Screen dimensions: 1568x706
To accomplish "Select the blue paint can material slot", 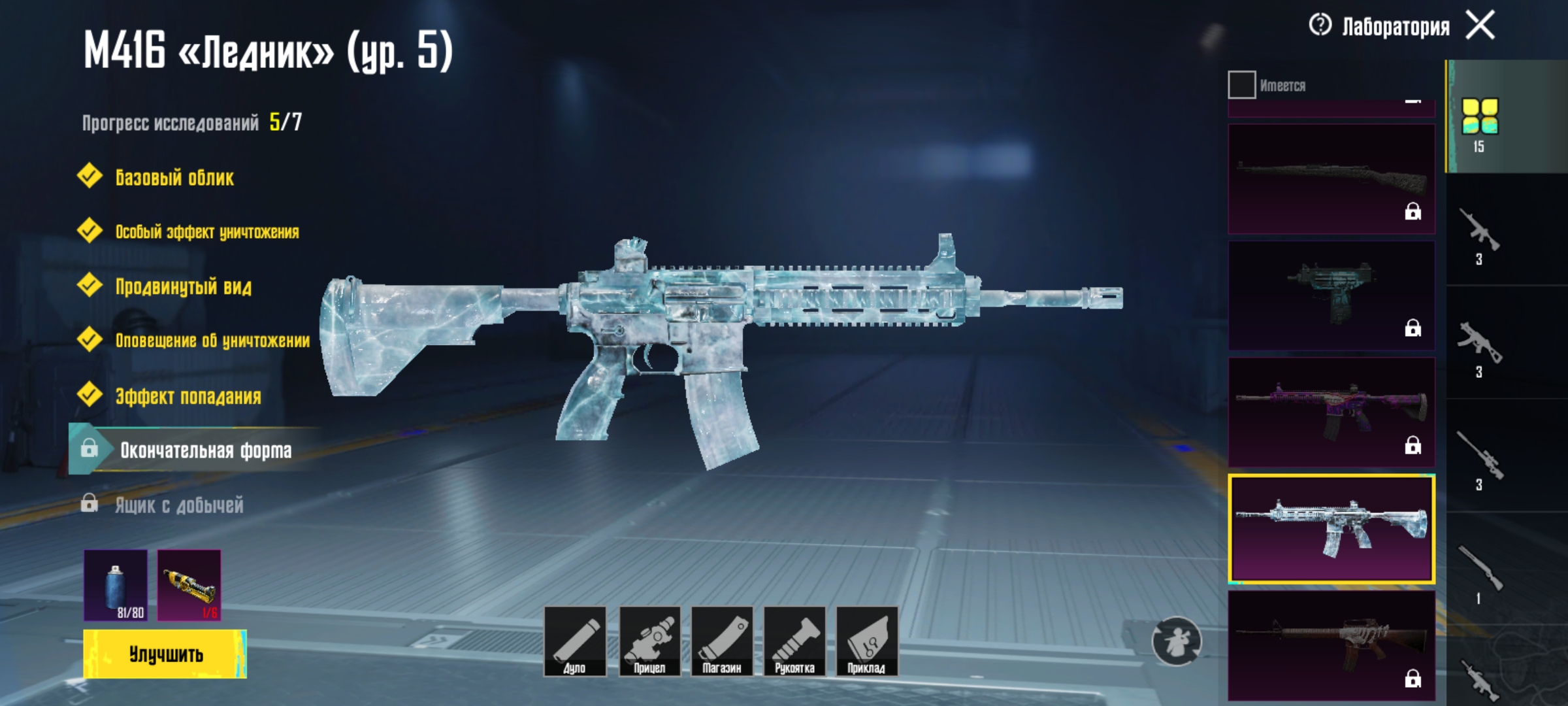I will pos(116,585).
